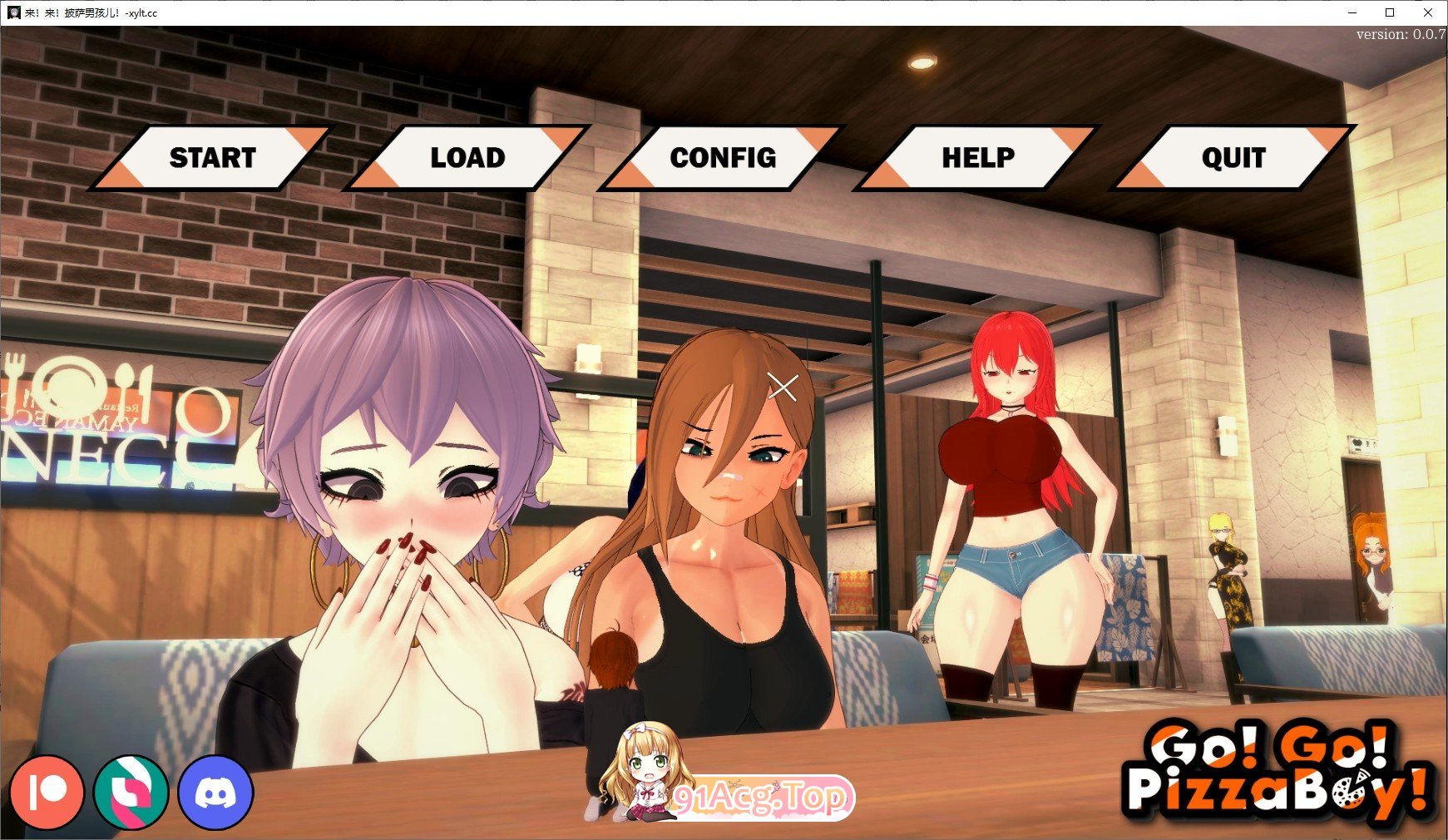The height and width of the screenshot is (840, 1448).
Task: Maximize the game window
Action: click(1390, 12)
